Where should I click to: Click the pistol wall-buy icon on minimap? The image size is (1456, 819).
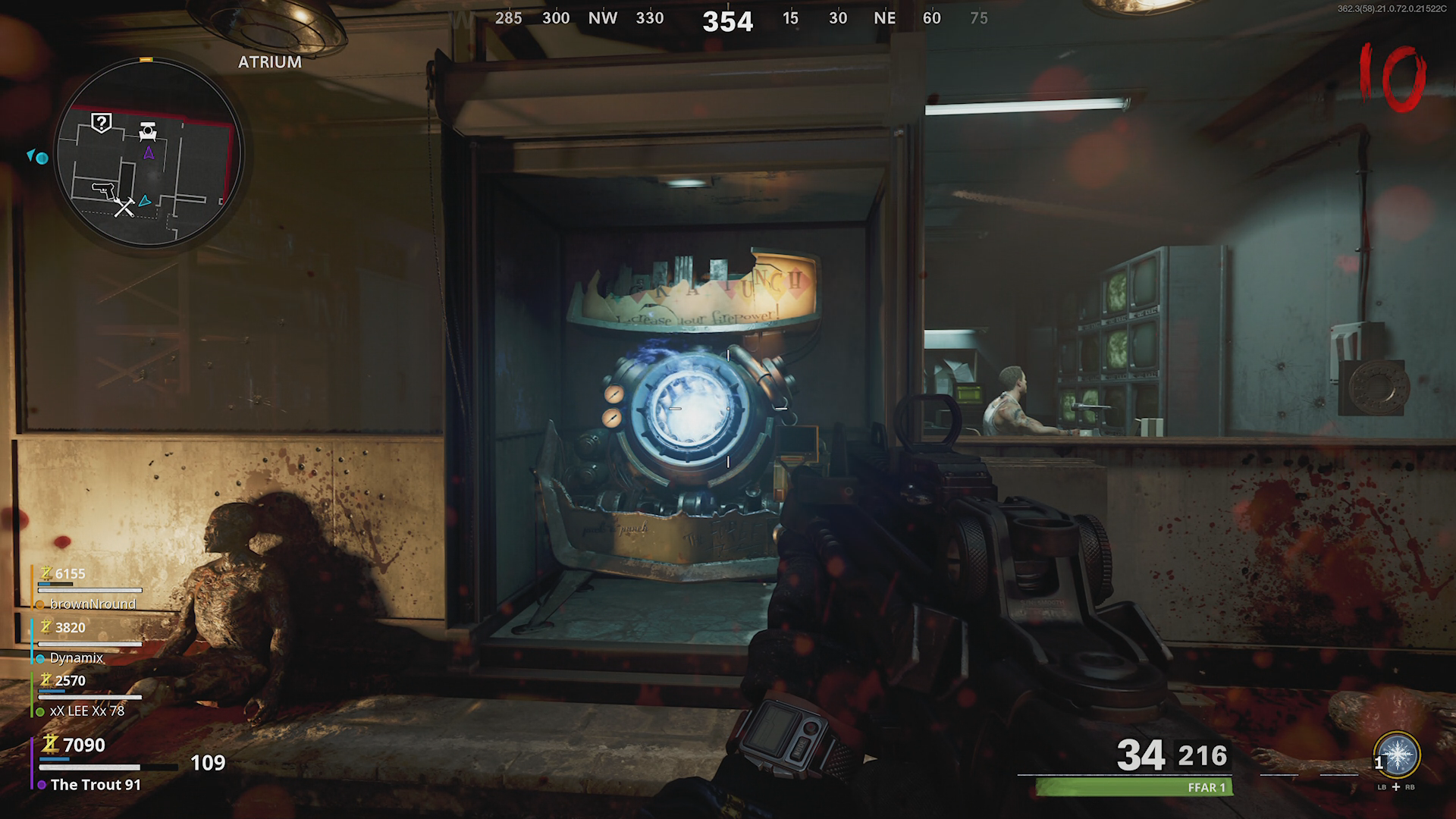coord(103,188)
